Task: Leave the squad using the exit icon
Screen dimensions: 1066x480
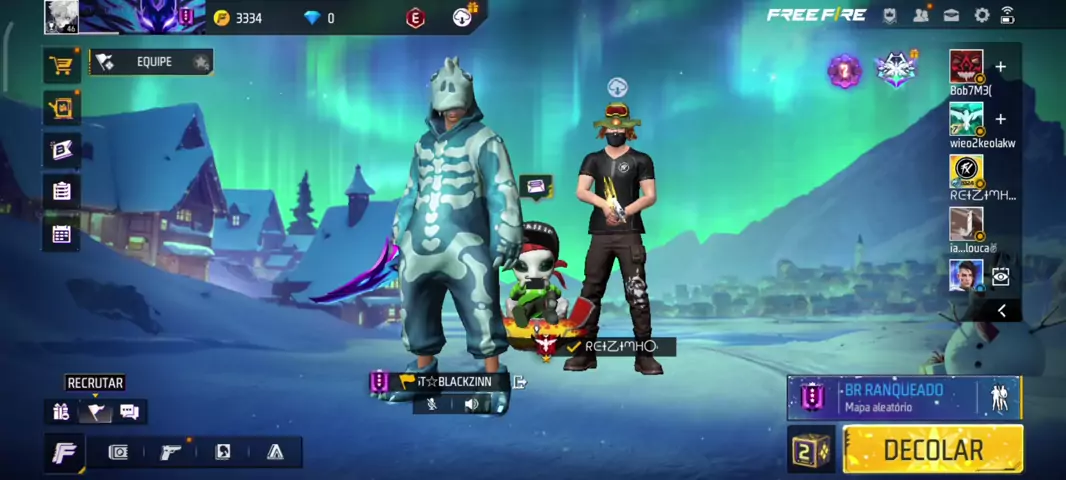Action: [x=519, y=381]
